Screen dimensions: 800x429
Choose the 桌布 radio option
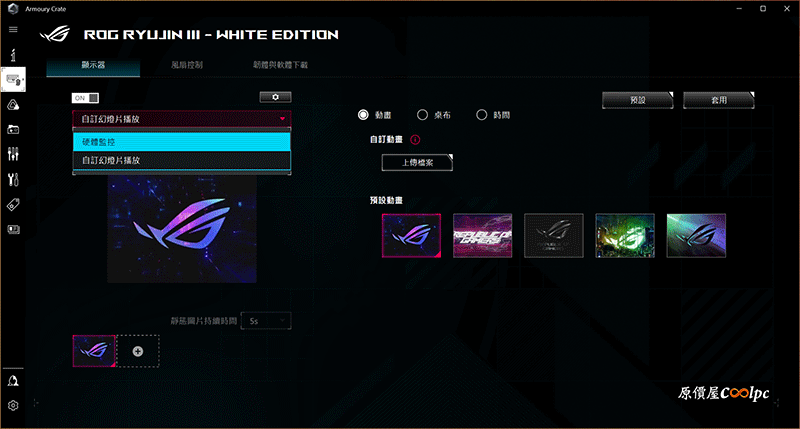tap(423, 115)
